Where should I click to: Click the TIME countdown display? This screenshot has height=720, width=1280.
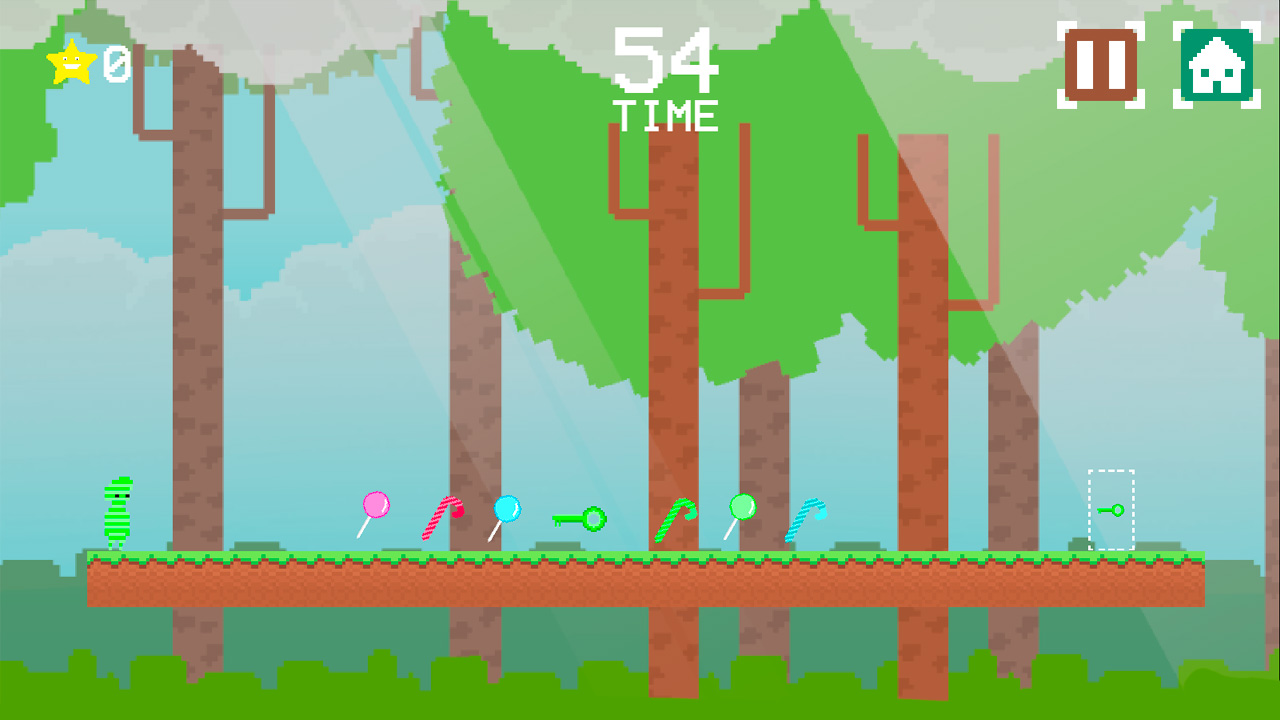click(668, 115)
